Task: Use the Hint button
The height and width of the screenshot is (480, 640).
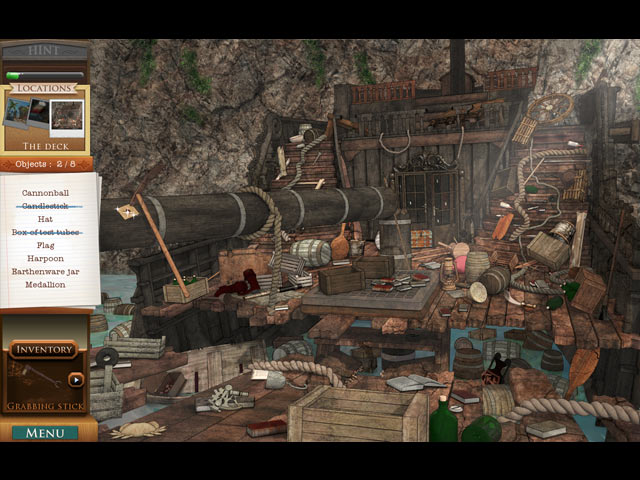Action: coord(45,50)
